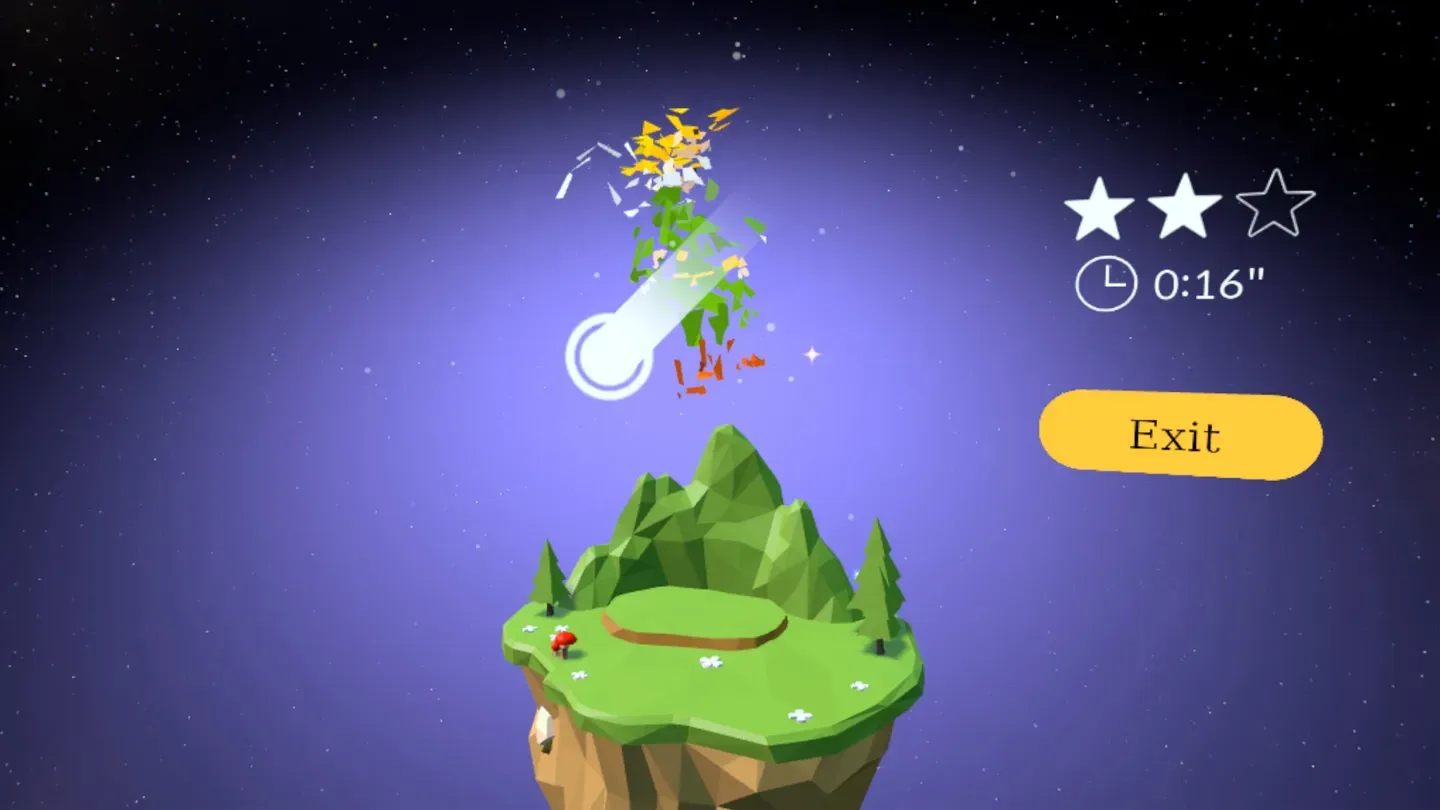Click the first filled star rating icon

point(1100,208)
